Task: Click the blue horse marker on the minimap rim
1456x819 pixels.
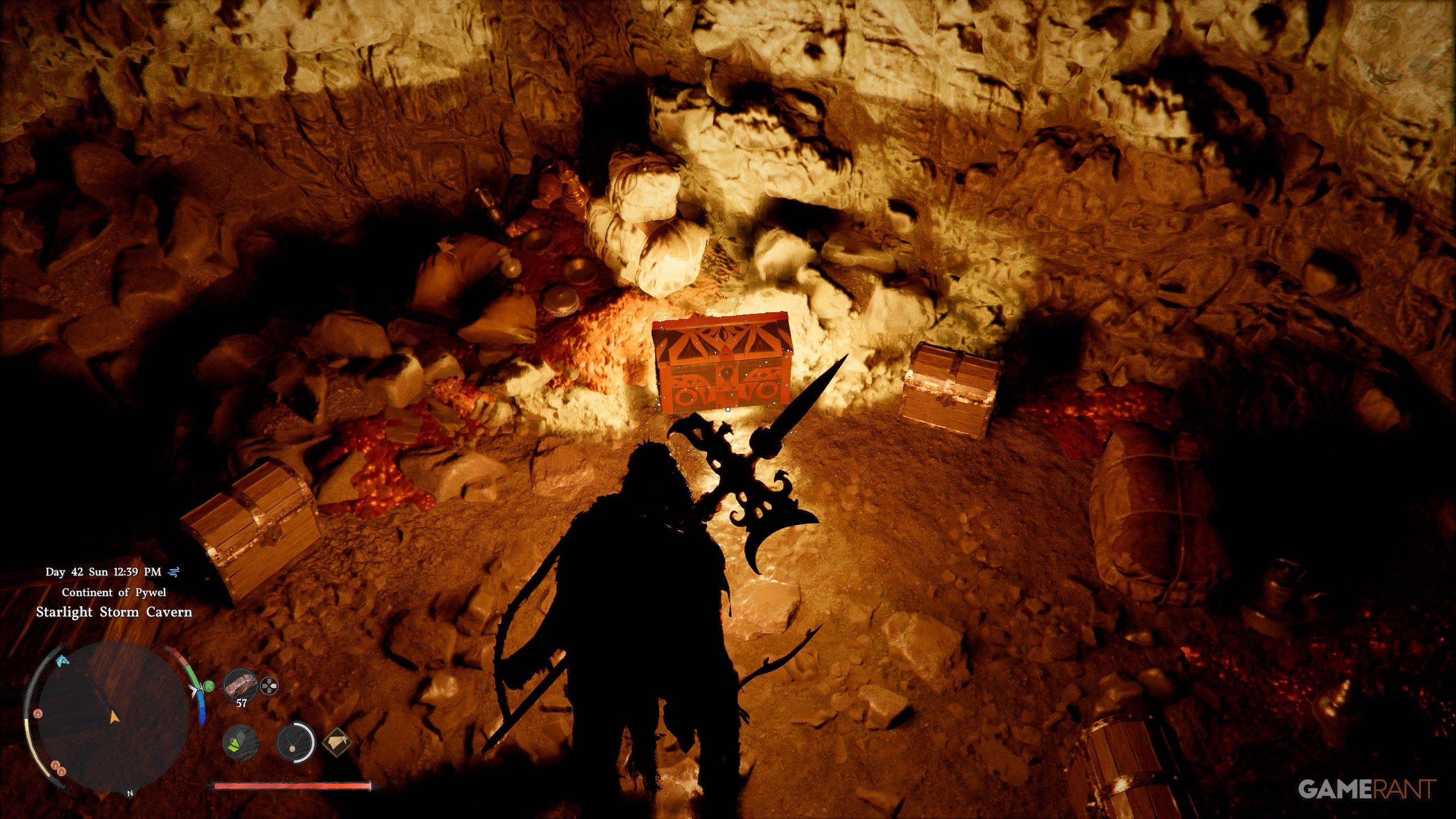Action: click(x=63, y=661)
